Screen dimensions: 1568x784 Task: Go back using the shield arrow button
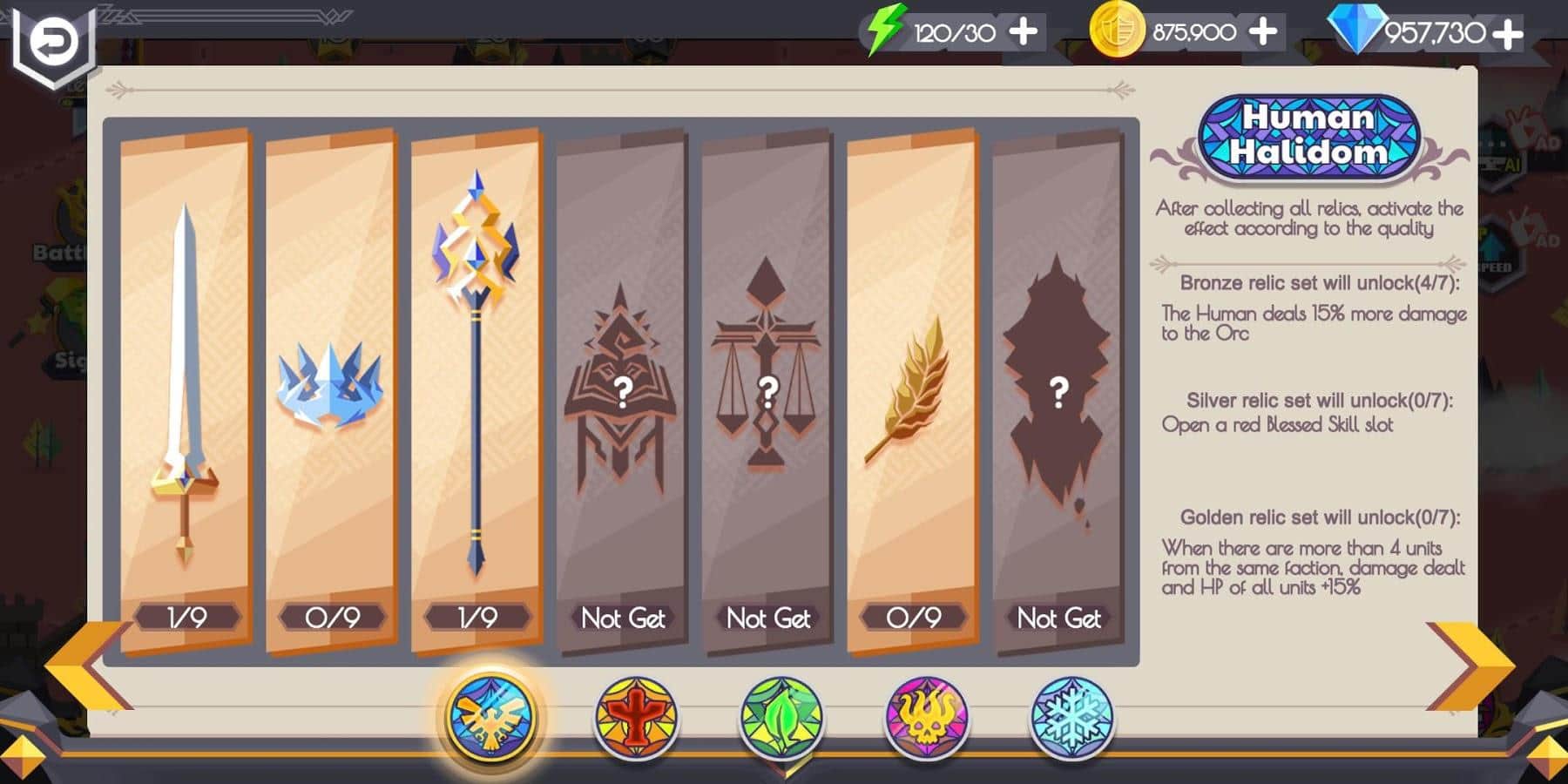click(x=54, y=42)
